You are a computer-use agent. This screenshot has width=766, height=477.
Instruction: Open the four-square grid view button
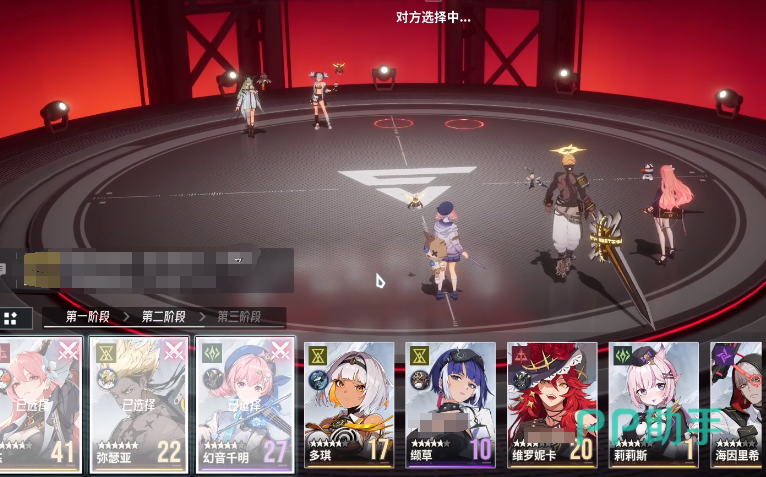(12, 318)
